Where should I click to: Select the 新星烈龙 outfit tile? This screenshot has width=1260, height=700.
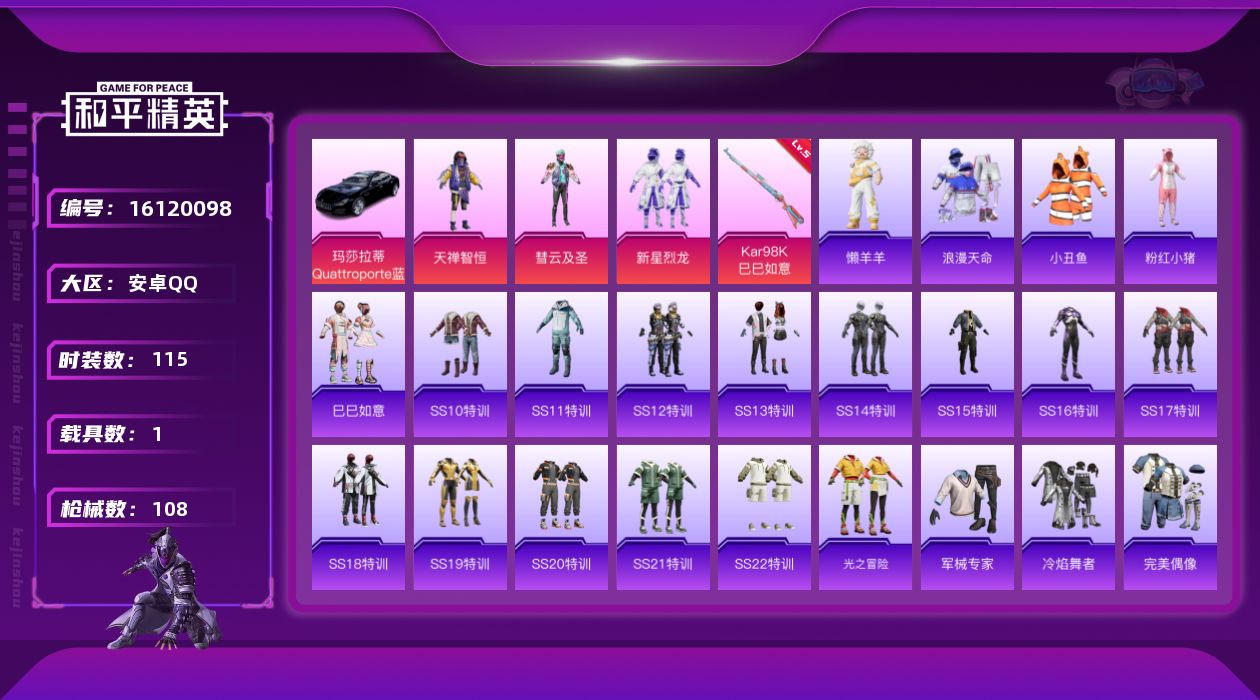pos(663,211)
